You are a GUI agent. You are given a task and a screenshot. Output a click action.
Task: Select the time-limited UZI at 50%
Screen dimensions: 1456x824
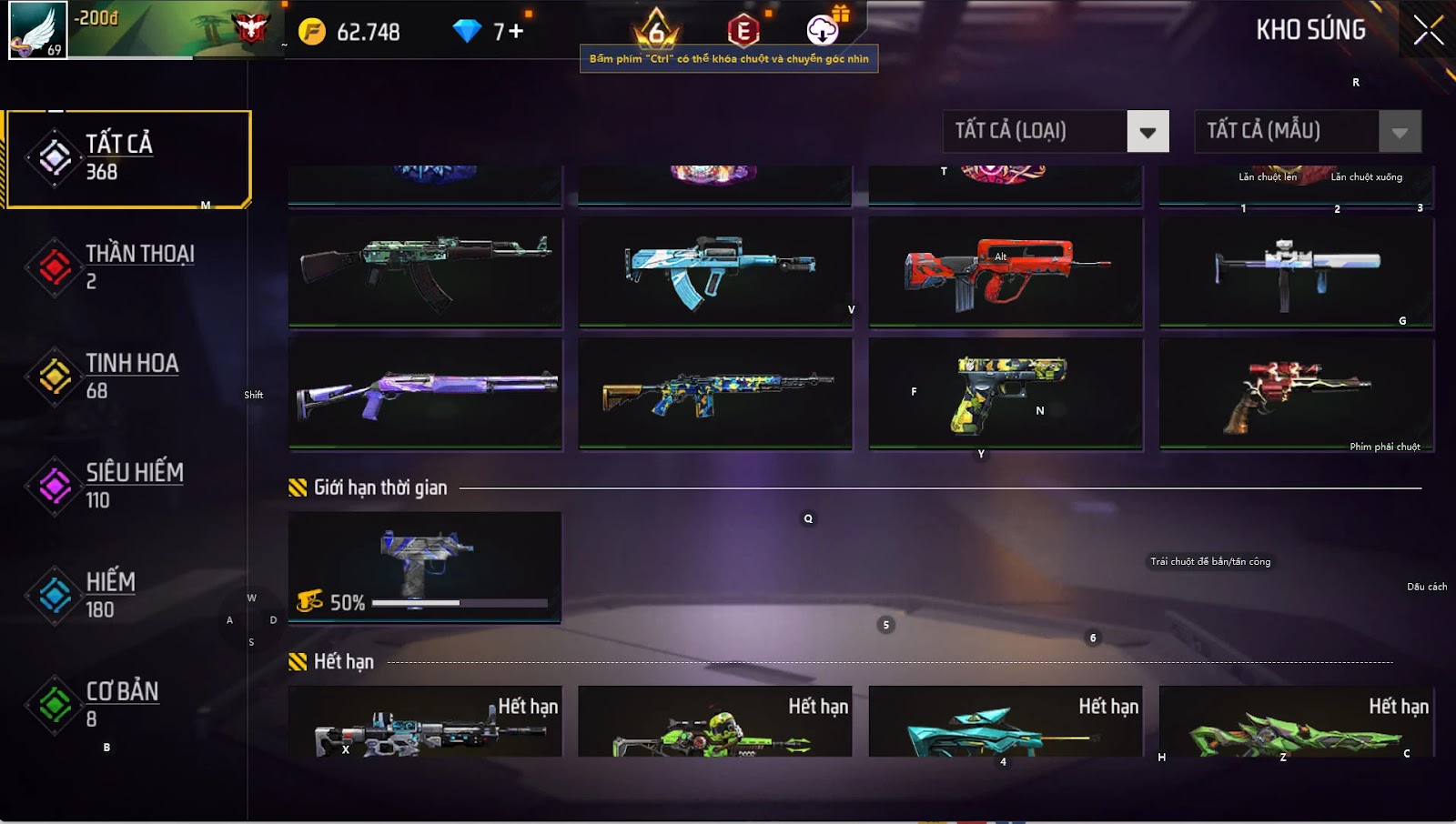[x=425, y=567]
